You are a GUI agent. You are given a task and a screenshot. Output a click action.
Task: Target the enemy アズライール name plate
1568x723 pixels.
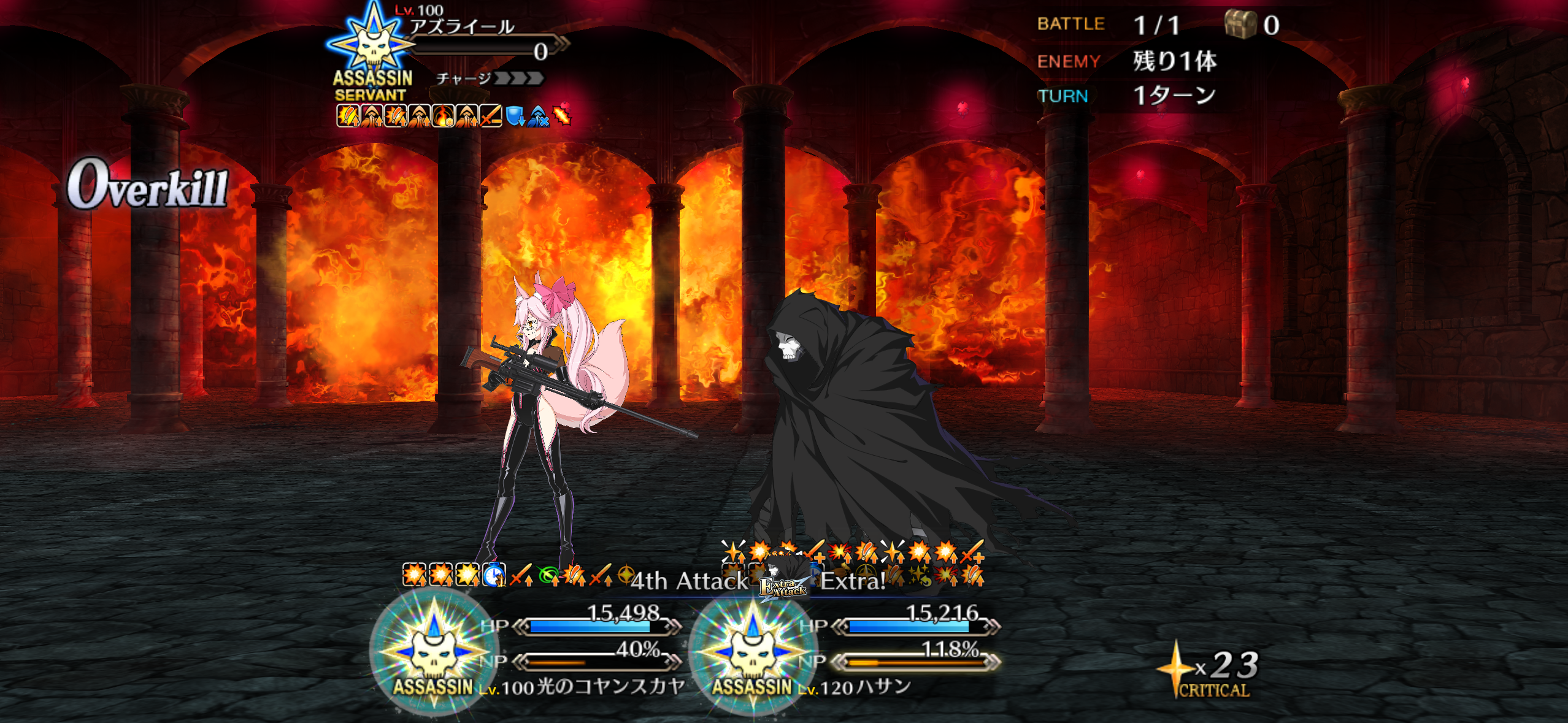coord(463,27)
